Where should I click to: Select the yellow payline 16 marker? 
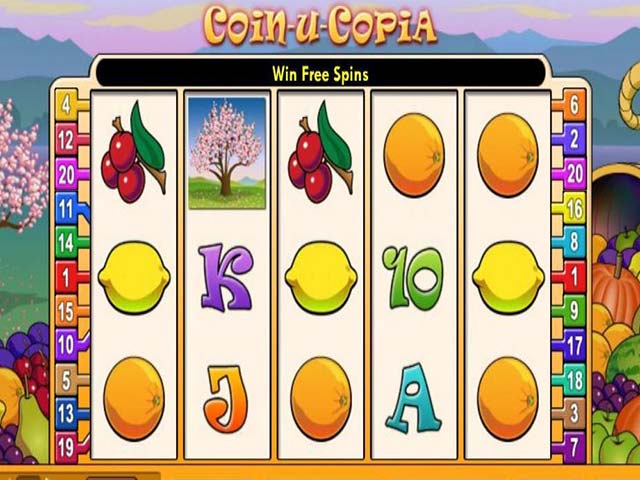click(574, 207)
